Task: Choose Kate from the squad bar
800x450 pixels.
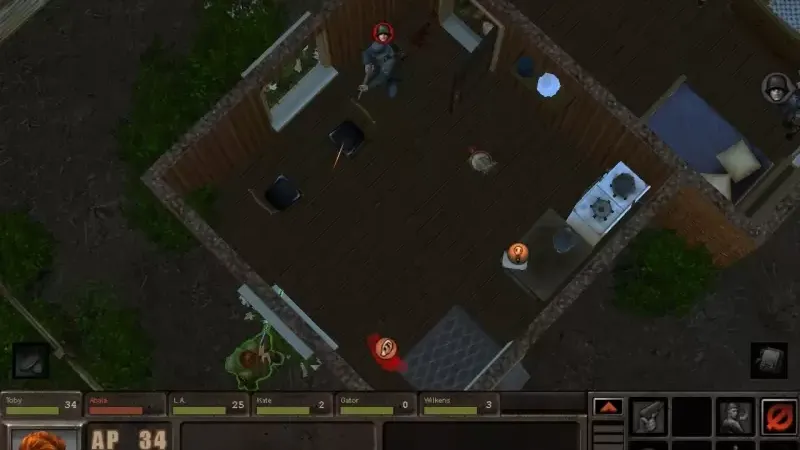Action: coord(291,404)
